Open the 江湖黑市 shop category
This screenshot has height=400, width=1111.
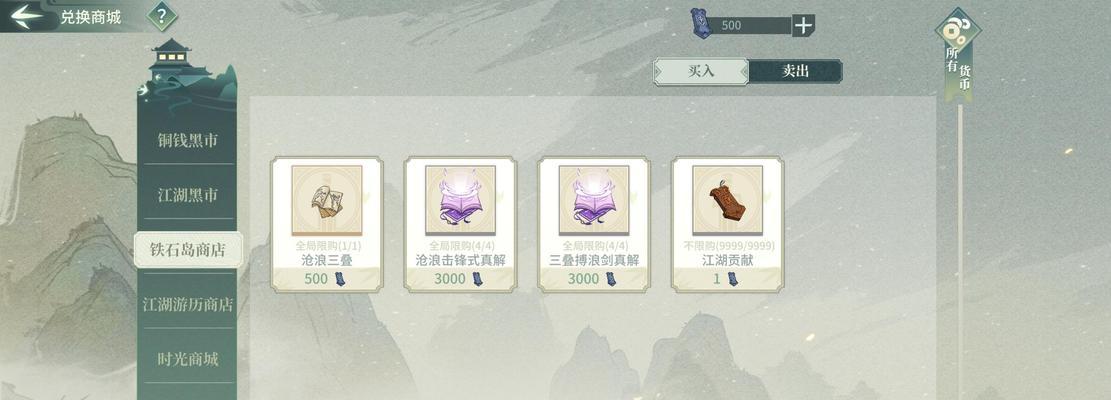(x=187, y=195)
